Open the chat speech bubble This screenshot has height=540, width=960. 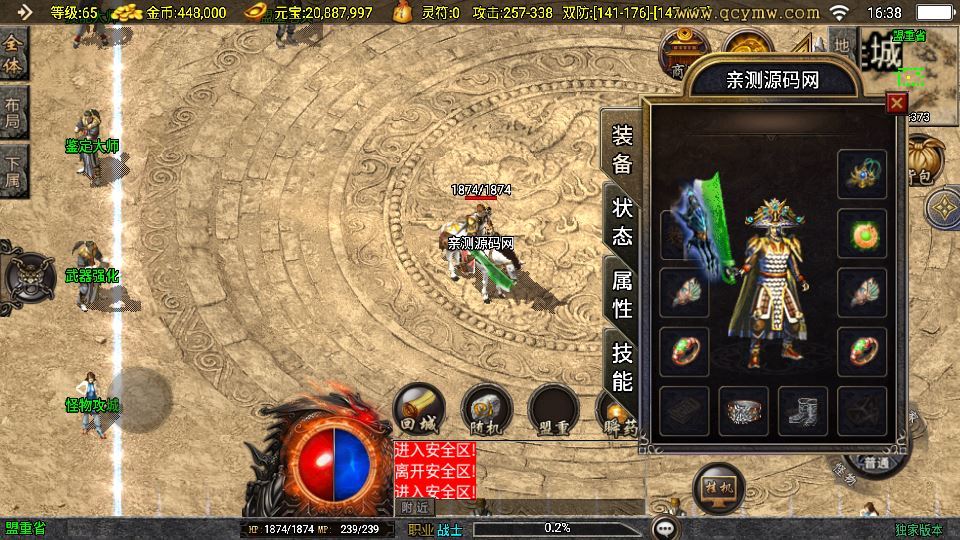[x=665, y=527]
